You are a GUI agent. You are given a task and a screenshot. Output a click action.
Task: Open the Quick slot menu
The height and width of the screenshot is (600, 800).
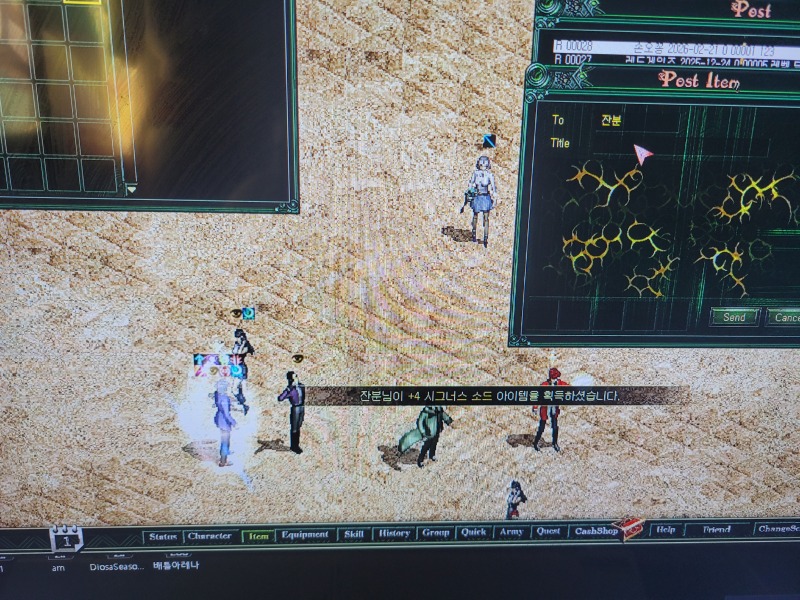[x=473, y=533]
